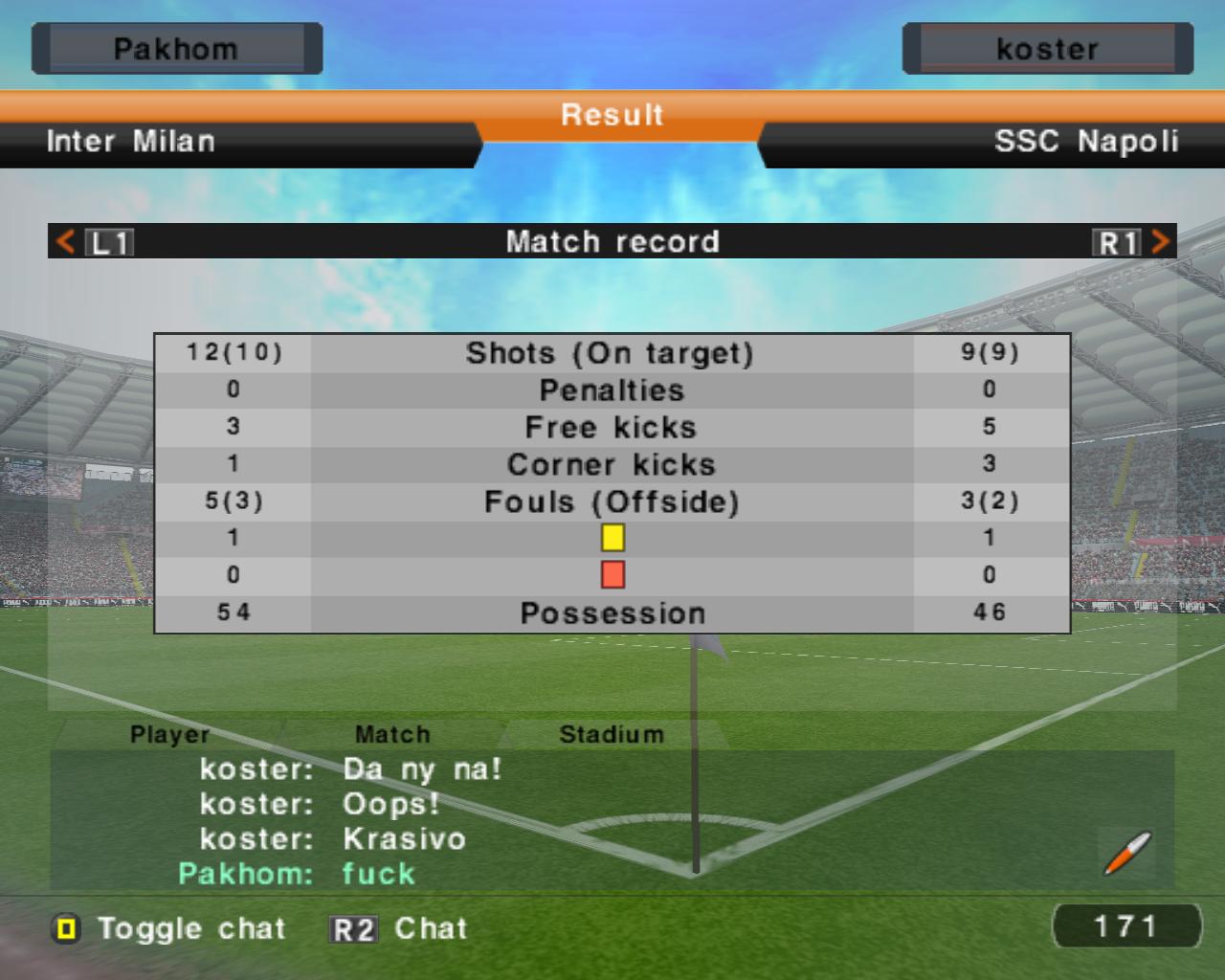Image resolution: width=1225 pixels, height=980 pixels.
Task: Open the Match chat tab
Action: tap(392, 734)
